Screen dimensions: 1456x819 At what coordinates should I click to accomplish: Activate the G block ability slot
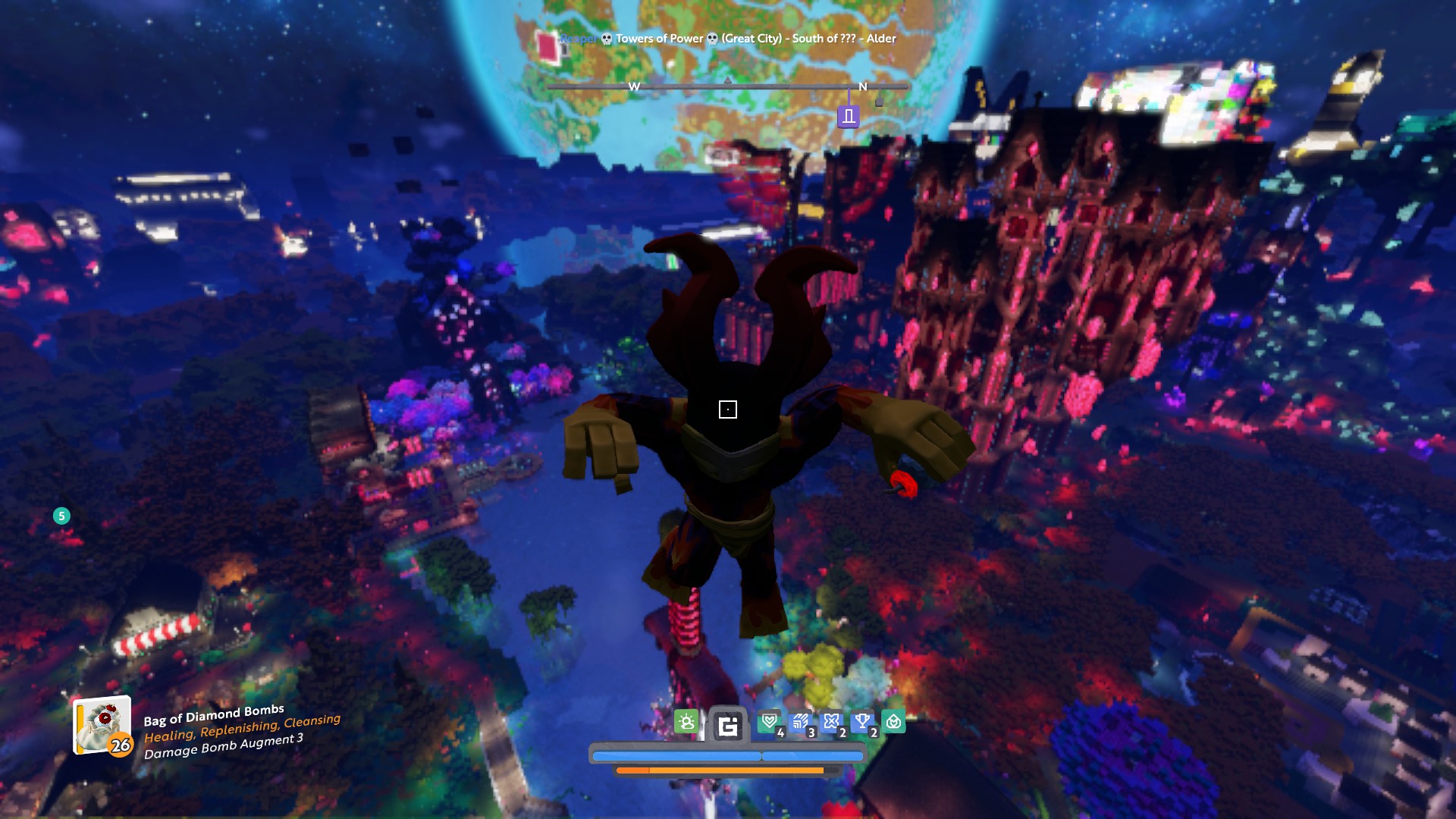click(727, 726)
